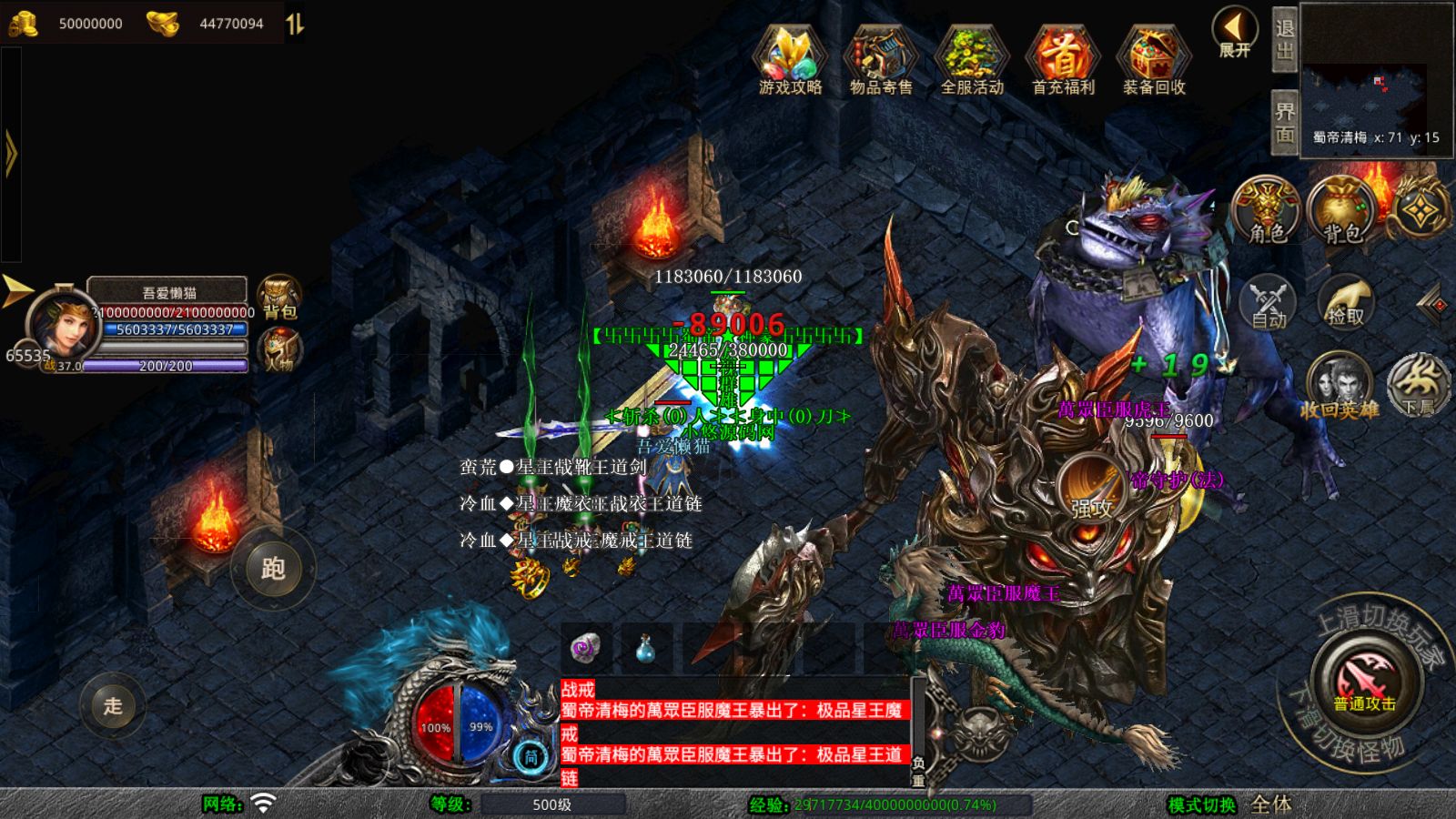Image resolution: width=1456 pixels, height=819 pixels.
Task: Open the 装备回收 equipment recycling
Action: click(x=1154, y=58)
